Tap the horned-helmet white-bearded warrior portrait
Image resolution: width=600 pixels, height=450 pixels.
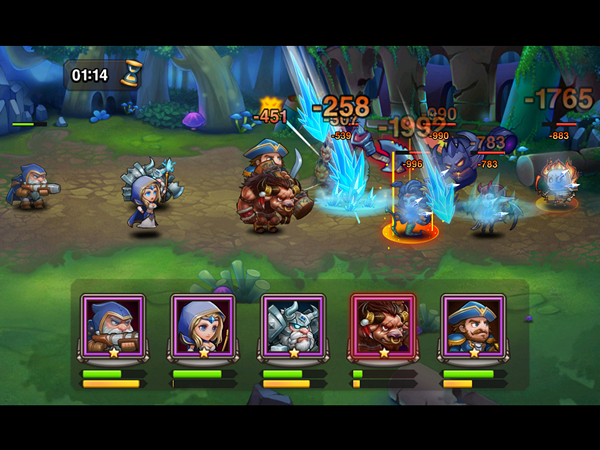(293, 325)
